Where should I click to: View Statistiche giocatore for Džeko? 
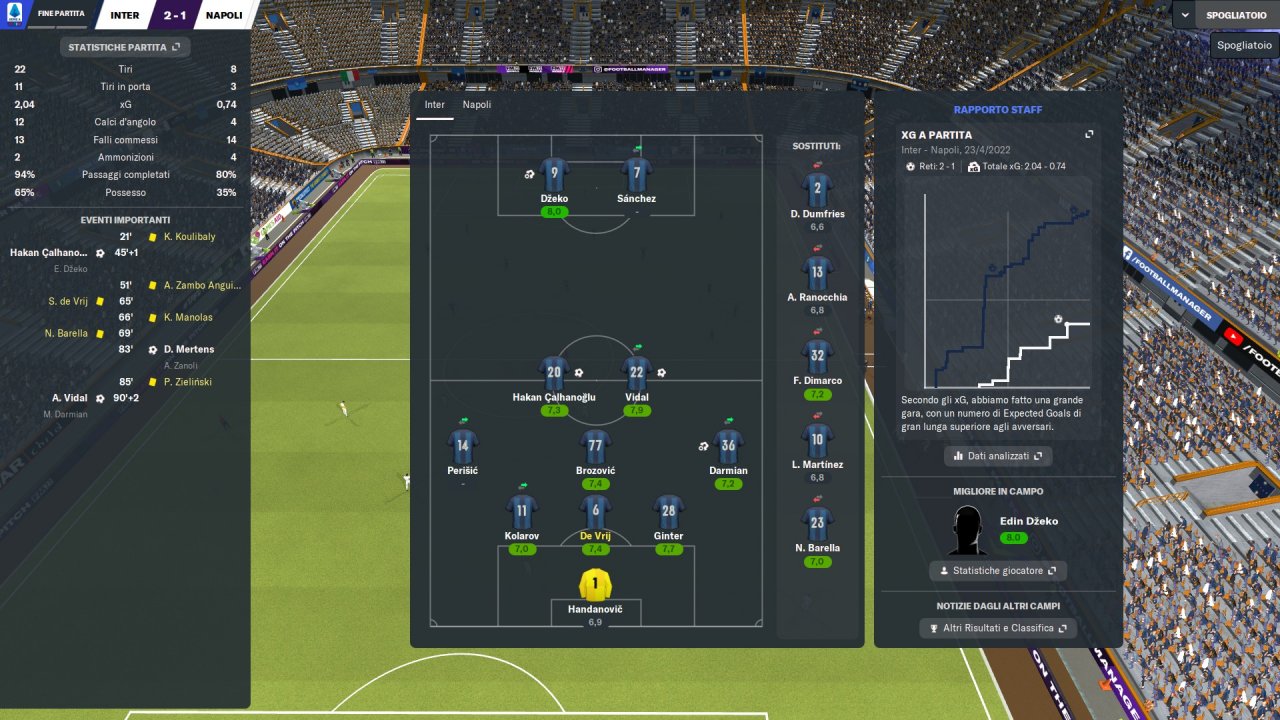coord(997,571)
